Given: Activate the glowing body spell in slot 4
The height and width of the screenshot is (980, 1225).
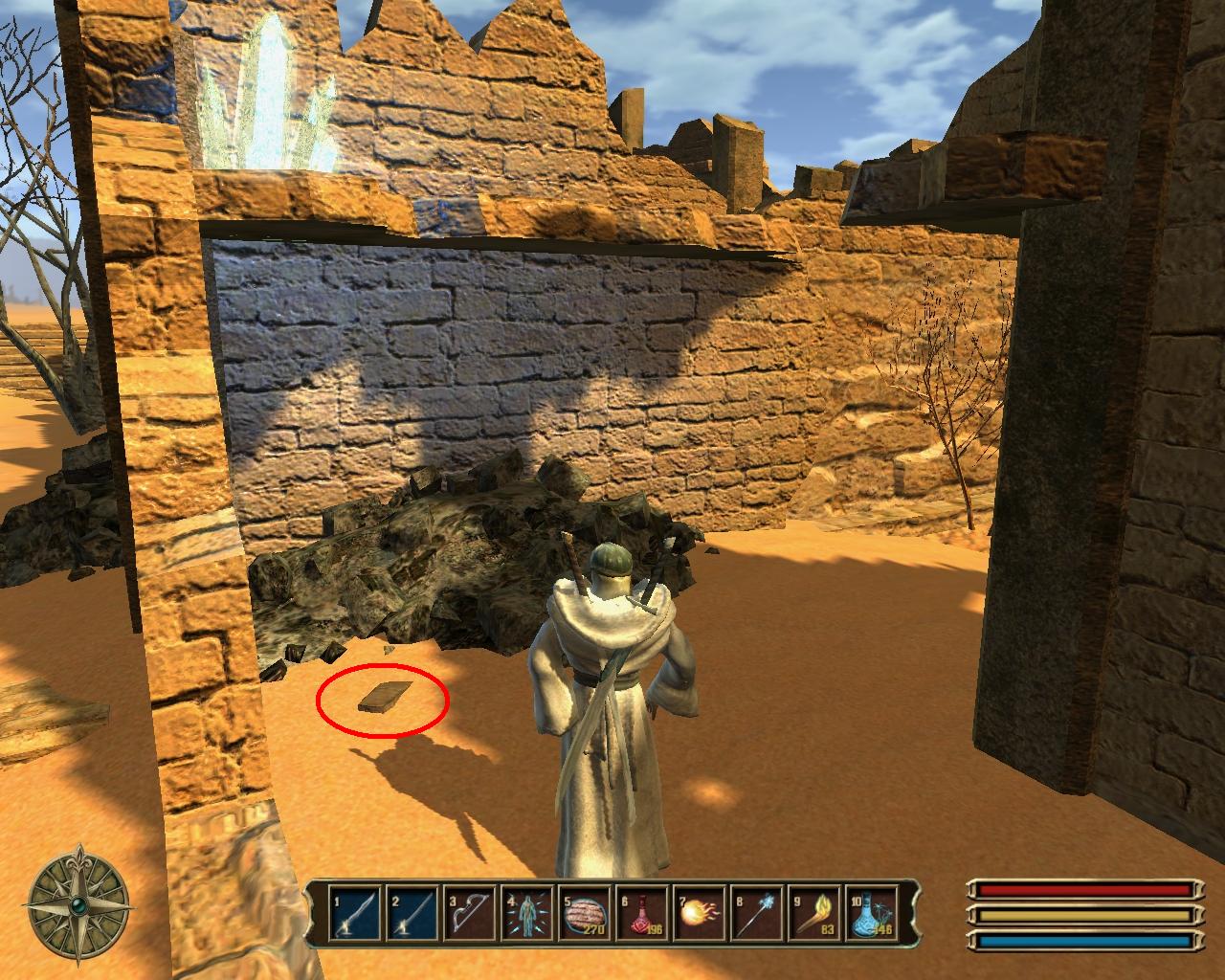Looking at the screenshot, I should [x=525, y=913].
